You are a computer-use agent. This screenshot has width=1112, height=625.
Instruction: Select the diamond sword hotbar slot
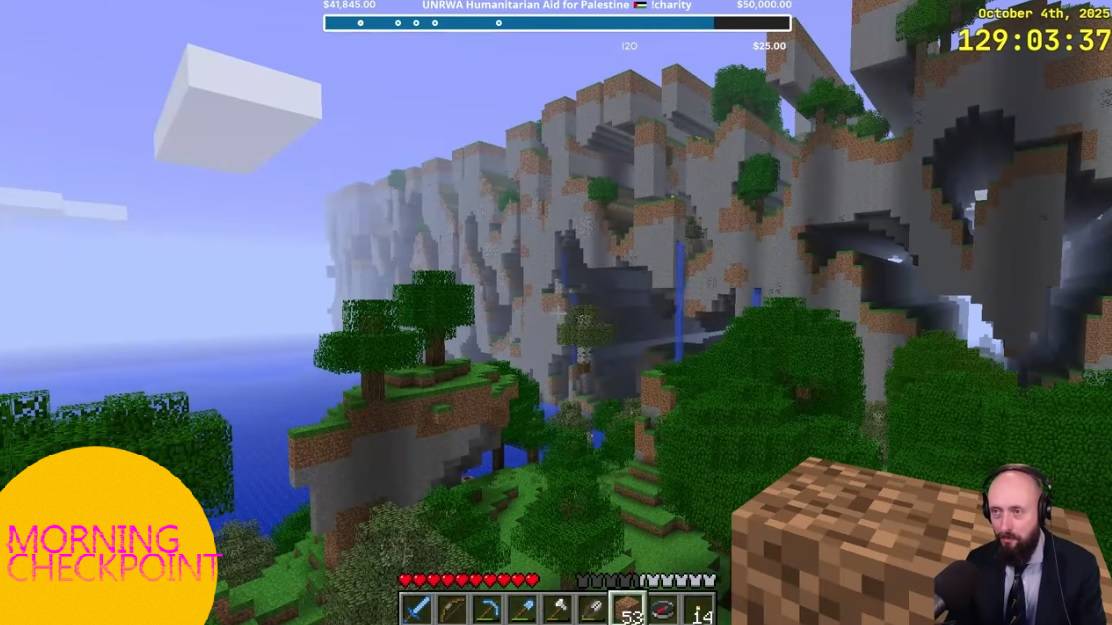click(417, 608)
